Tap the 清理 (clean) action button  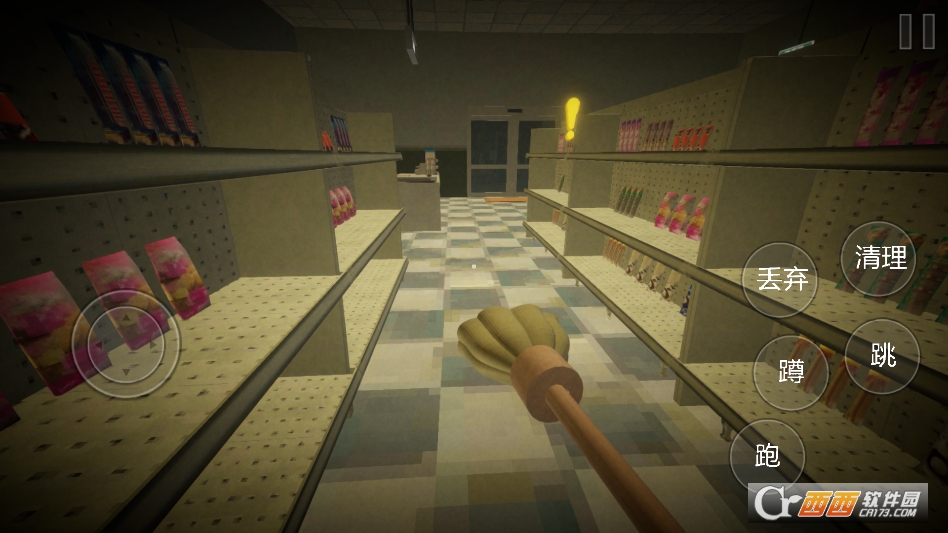tap(879, 258)
